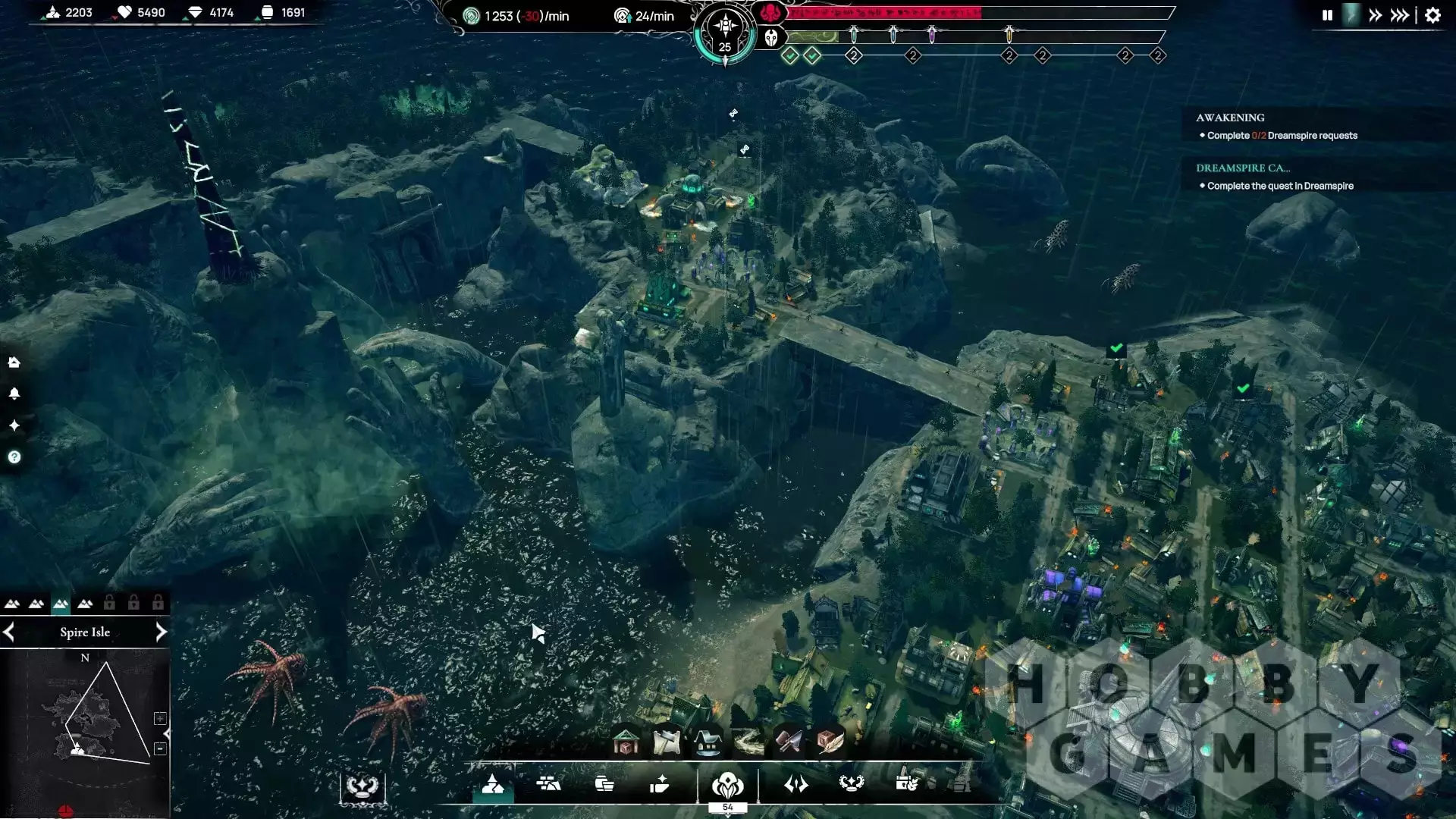Choose the road building tool
Screen dimensions: 1456x819
[748, 742]
